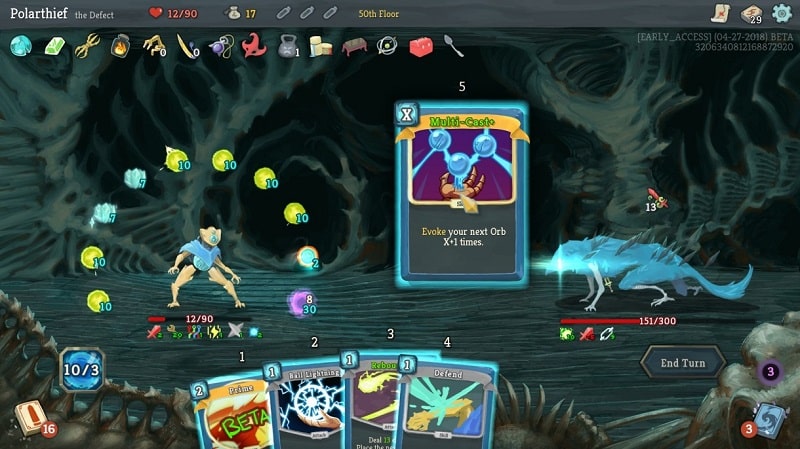Click the End Turn button
Image resolution: width=800 pixels, height=449 pixels.
point(682,364)
